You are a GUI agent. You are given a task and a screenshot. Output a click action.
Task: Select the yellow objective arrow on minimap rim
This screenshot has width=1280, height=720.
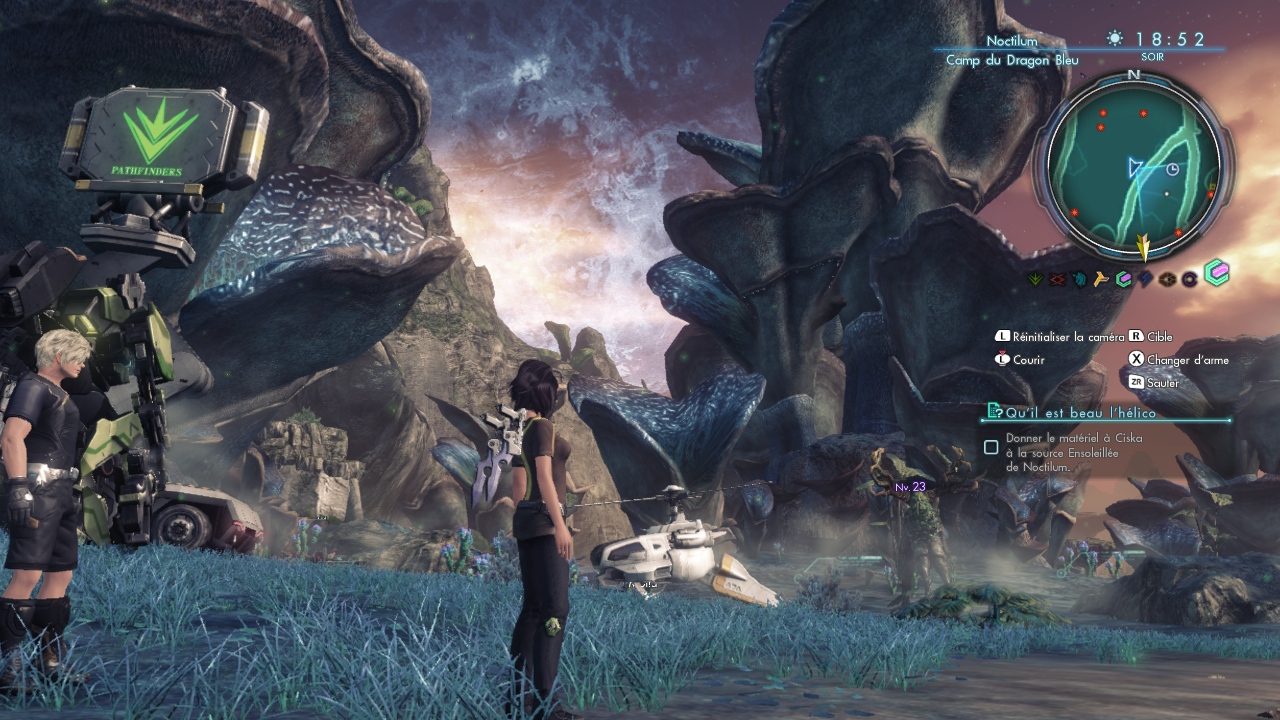coord(1144,245)
